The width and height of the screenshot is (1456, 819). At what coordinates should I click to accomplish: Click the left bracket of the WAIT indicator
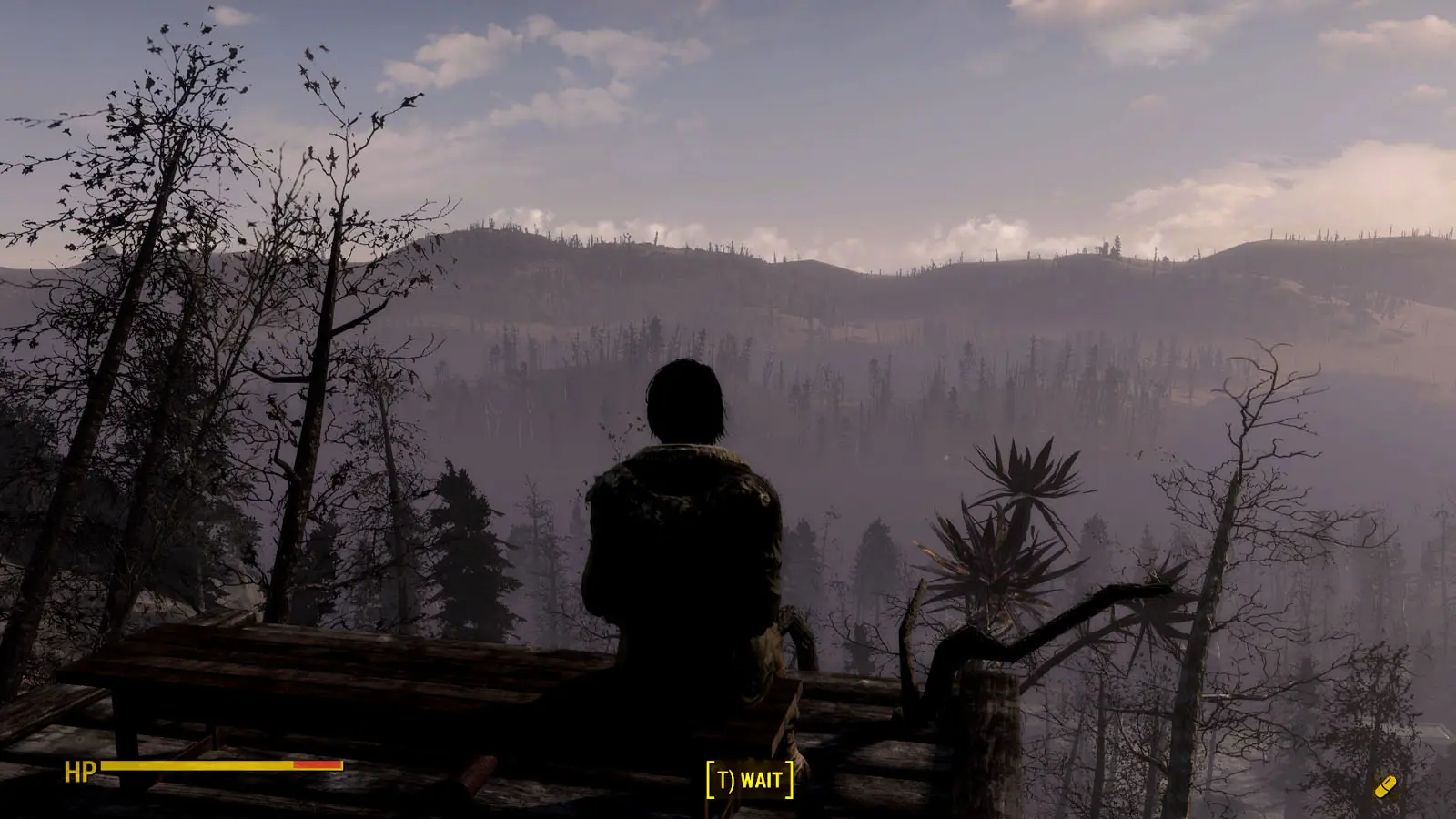click(710, 778)
